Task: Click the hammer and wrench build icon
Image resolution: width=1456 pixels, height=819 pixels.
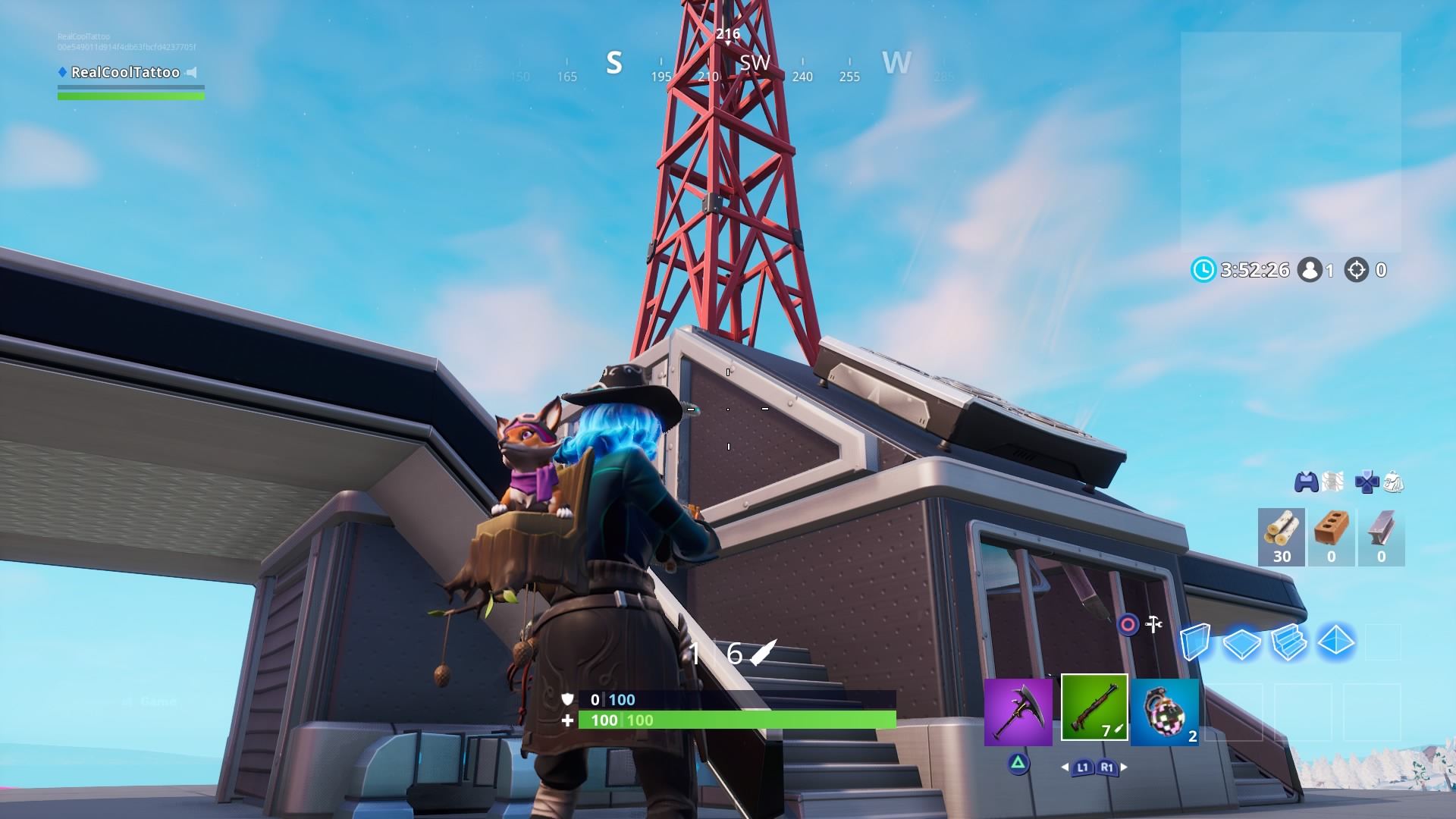Action: [1153, 624]
